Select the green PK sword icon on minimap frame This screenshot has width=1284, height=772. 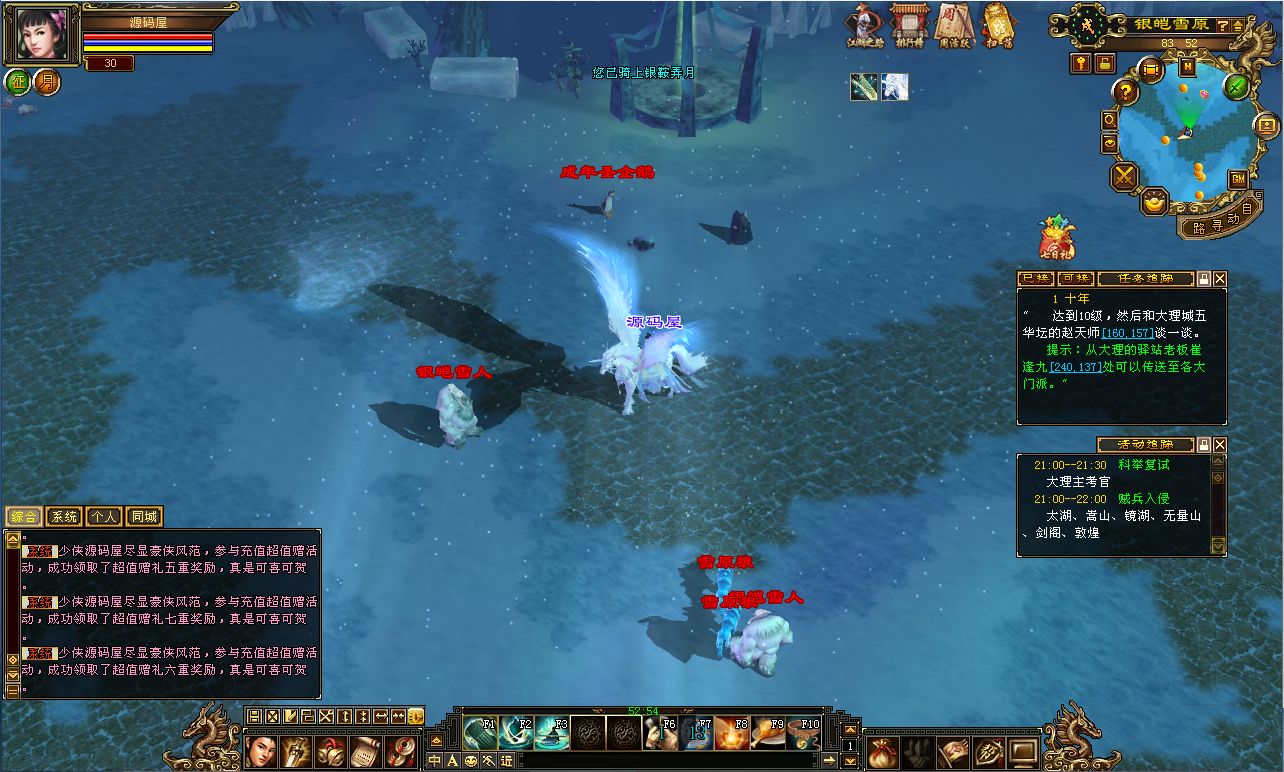1235,88
